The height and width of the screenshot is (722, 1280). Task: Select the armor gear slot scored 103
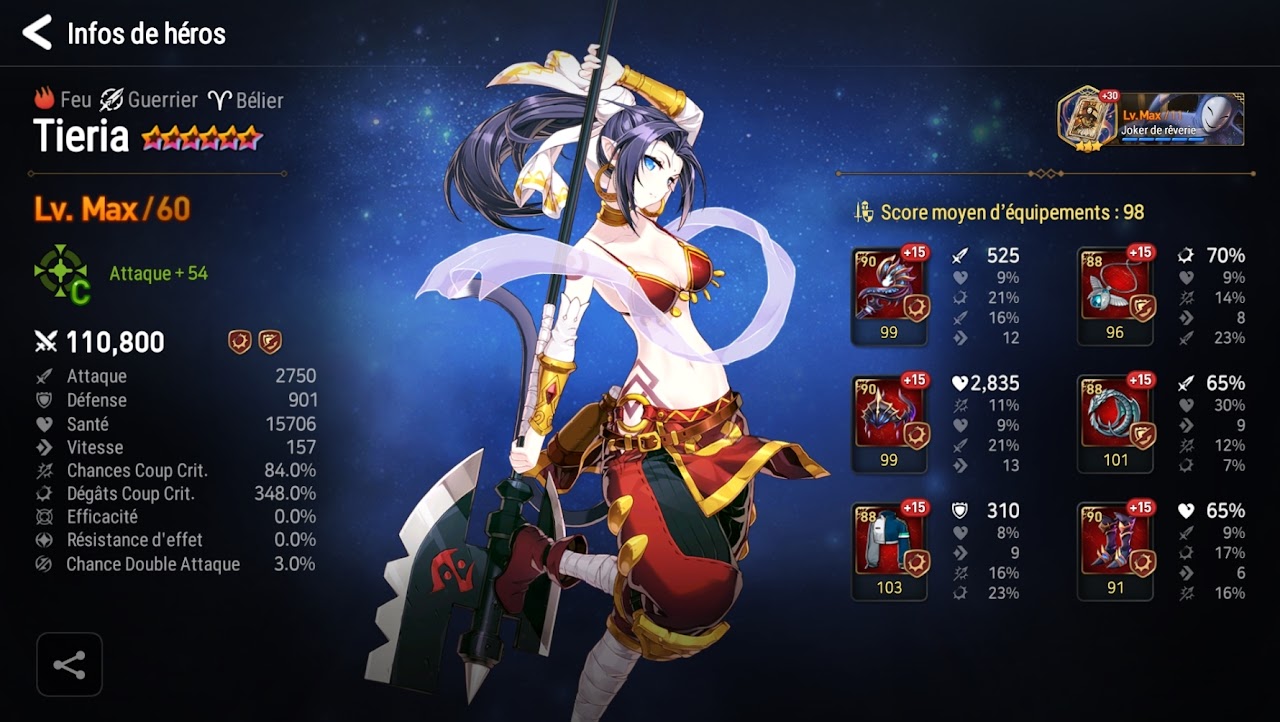pos(889,550)
